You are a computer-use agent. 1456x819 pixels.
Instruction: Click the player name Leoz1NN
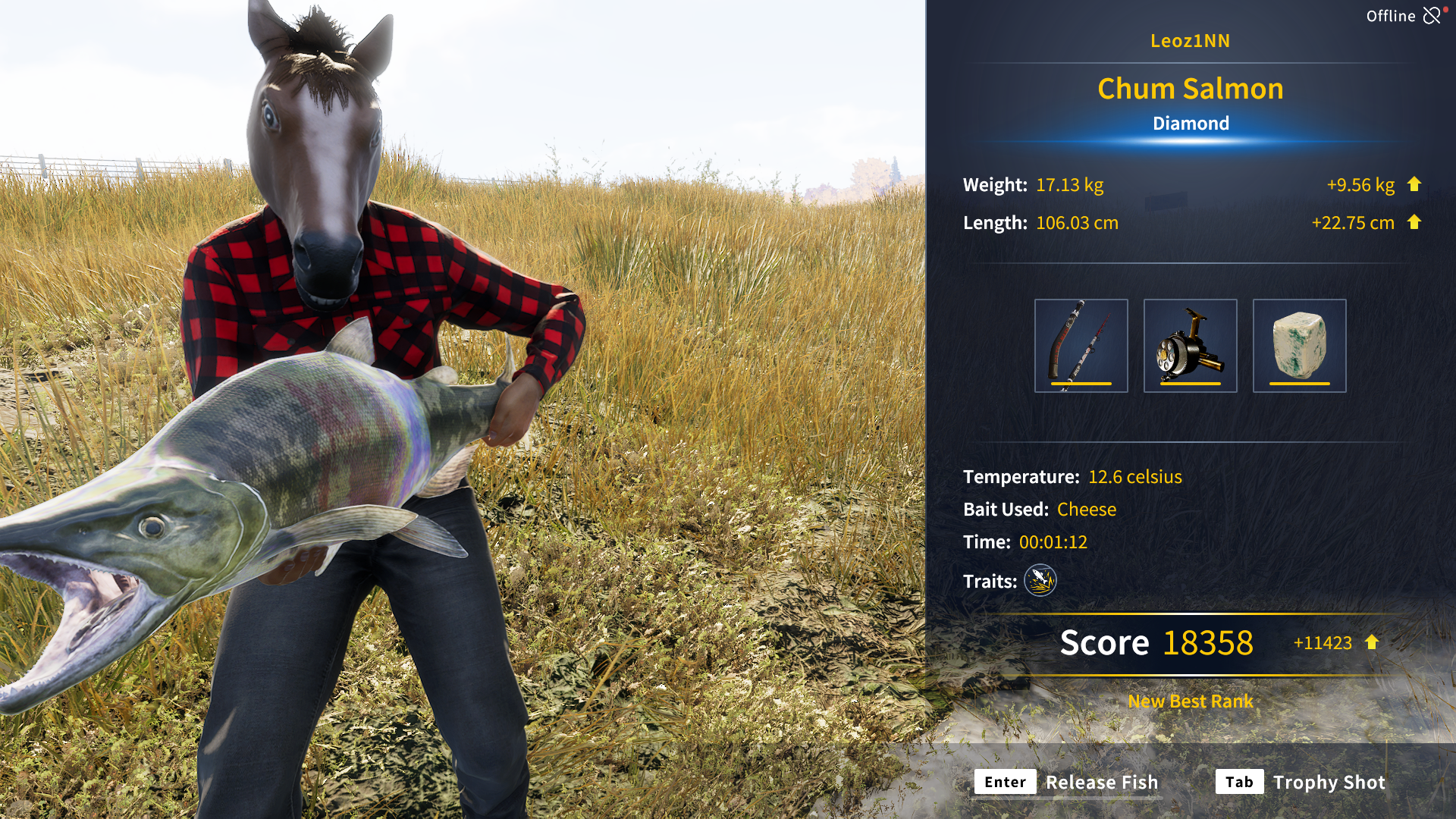pyautogui.click(x=1192, y=41)
